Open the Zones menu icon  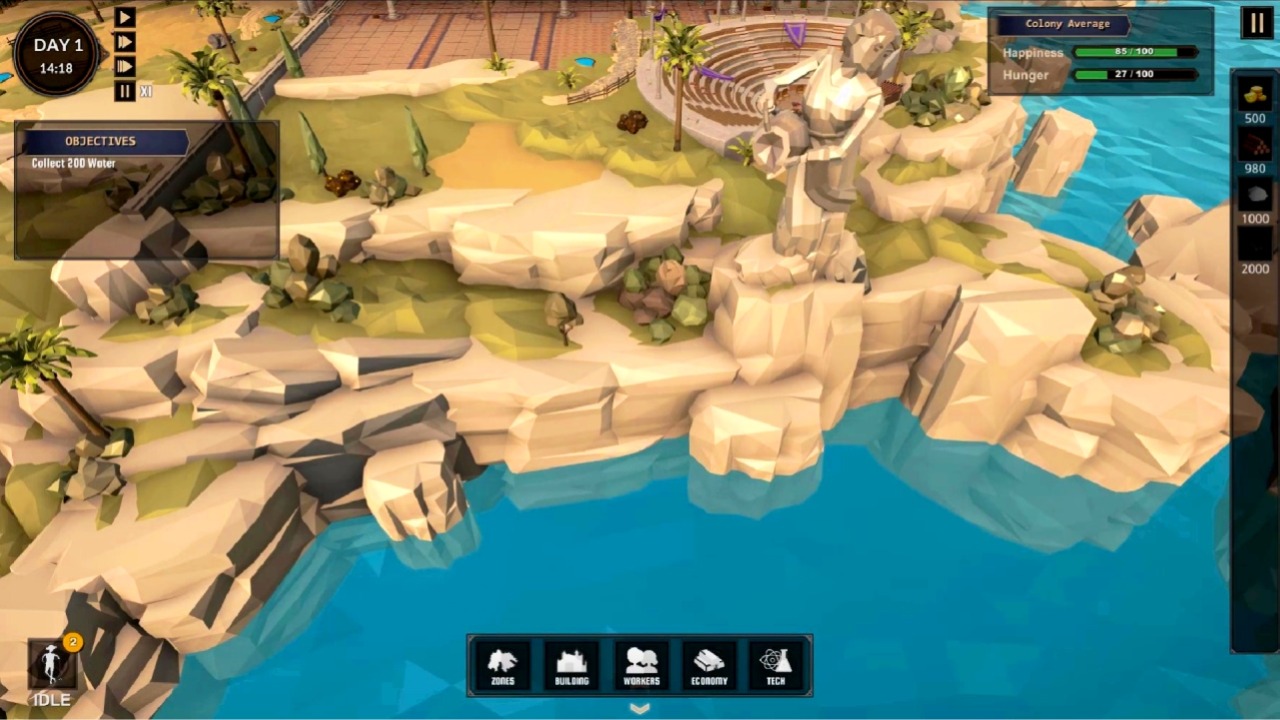click(503, 664)
